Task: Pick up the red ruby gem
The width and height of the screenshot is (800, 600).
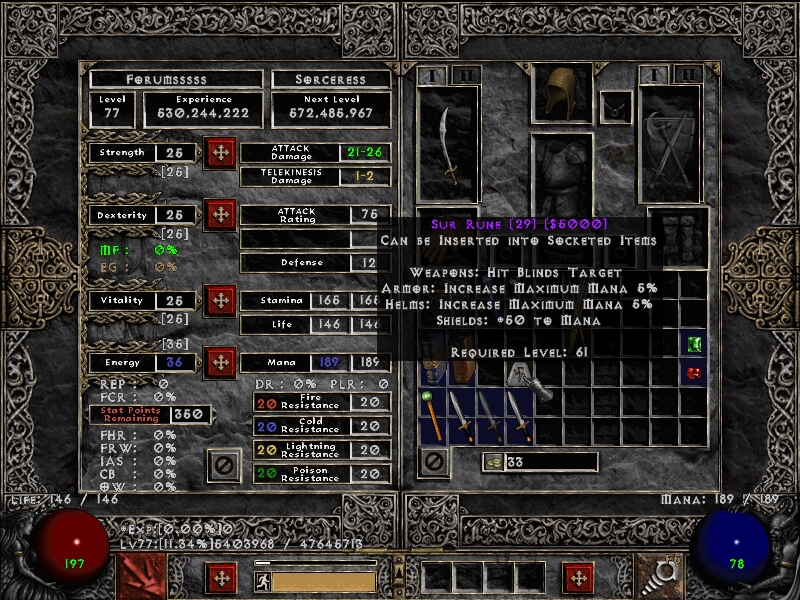Action: tap(694, 373)
